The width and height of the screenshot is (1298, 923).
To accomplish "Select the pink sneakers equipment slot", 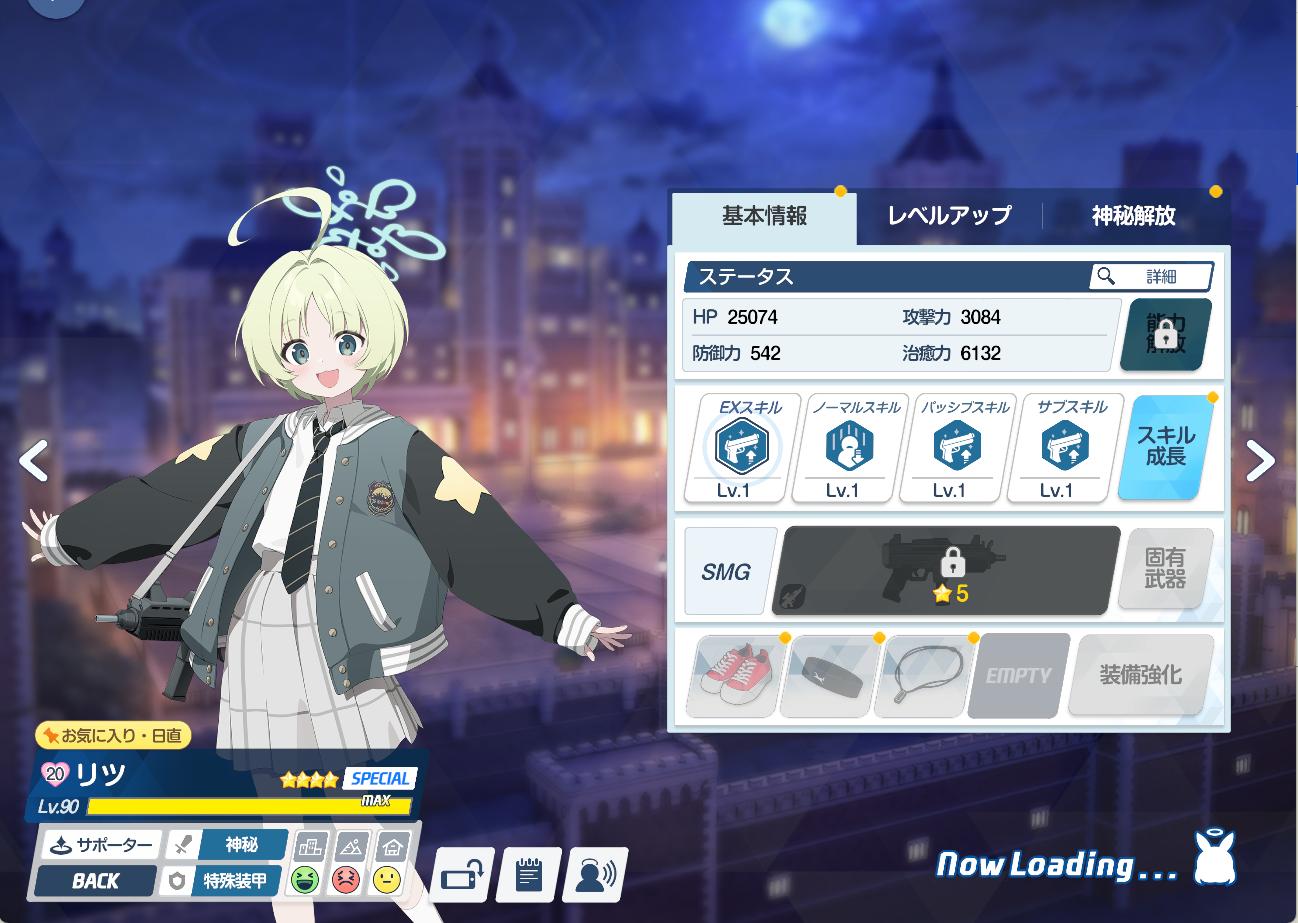I will (x=732, y=675).
